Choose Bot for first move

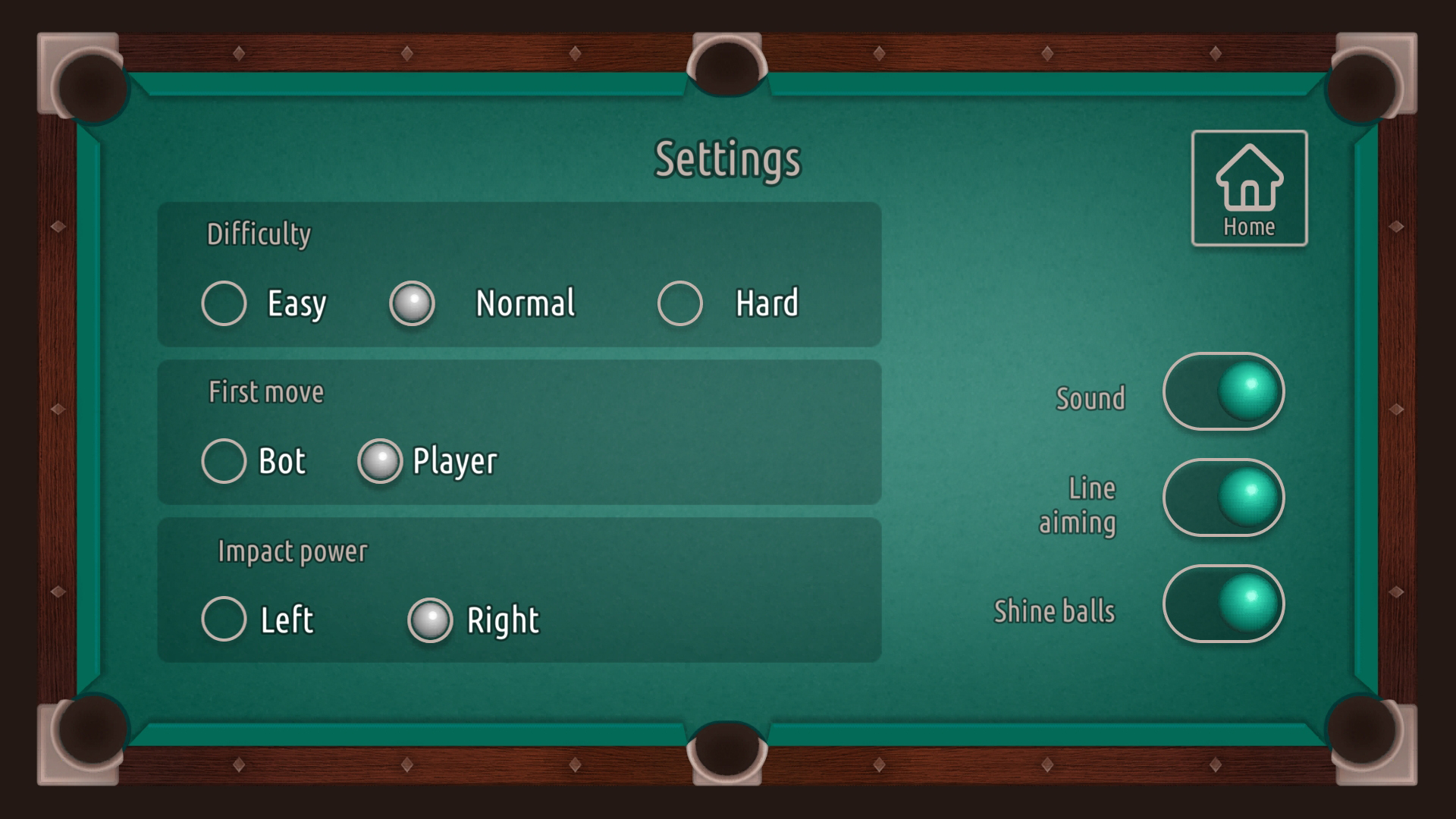(x=224, y=460)
